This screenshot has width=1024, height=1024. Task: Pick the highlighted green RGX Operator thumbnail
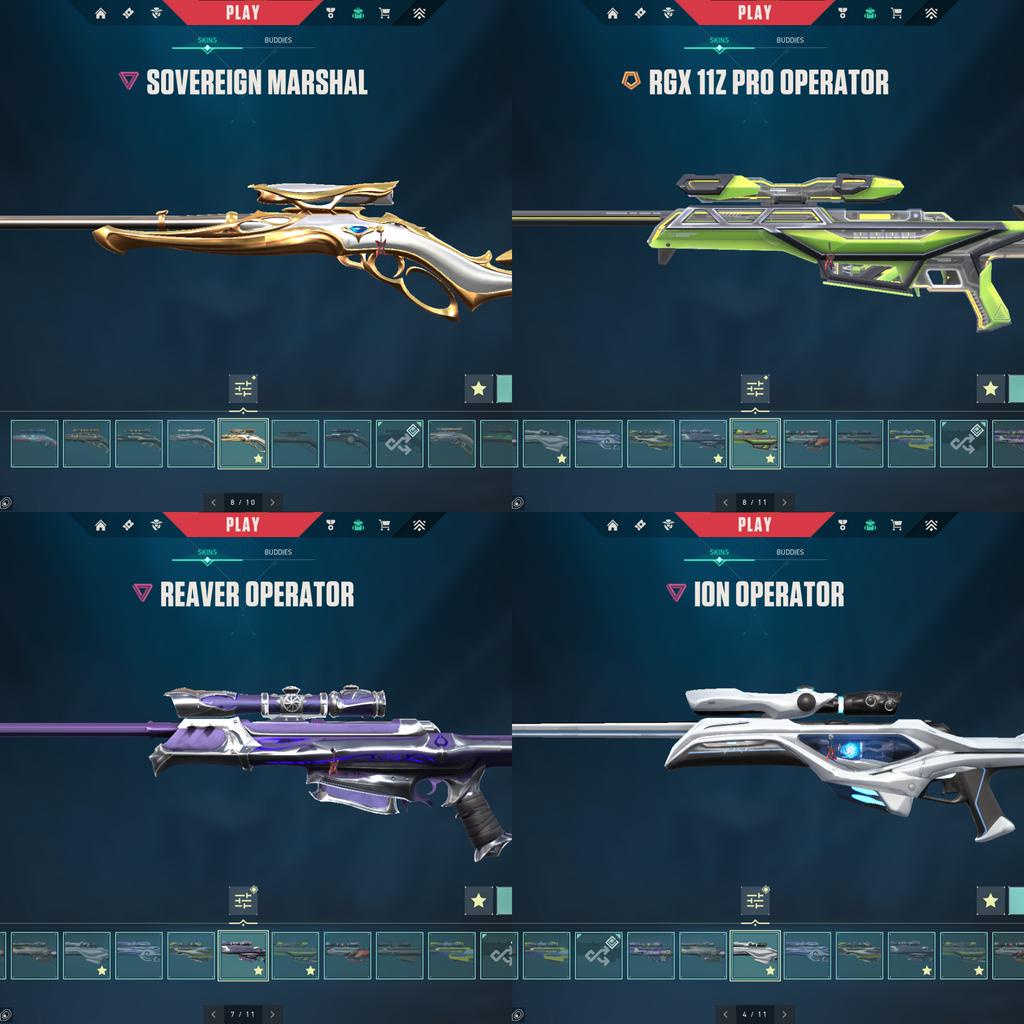(755, 443)
